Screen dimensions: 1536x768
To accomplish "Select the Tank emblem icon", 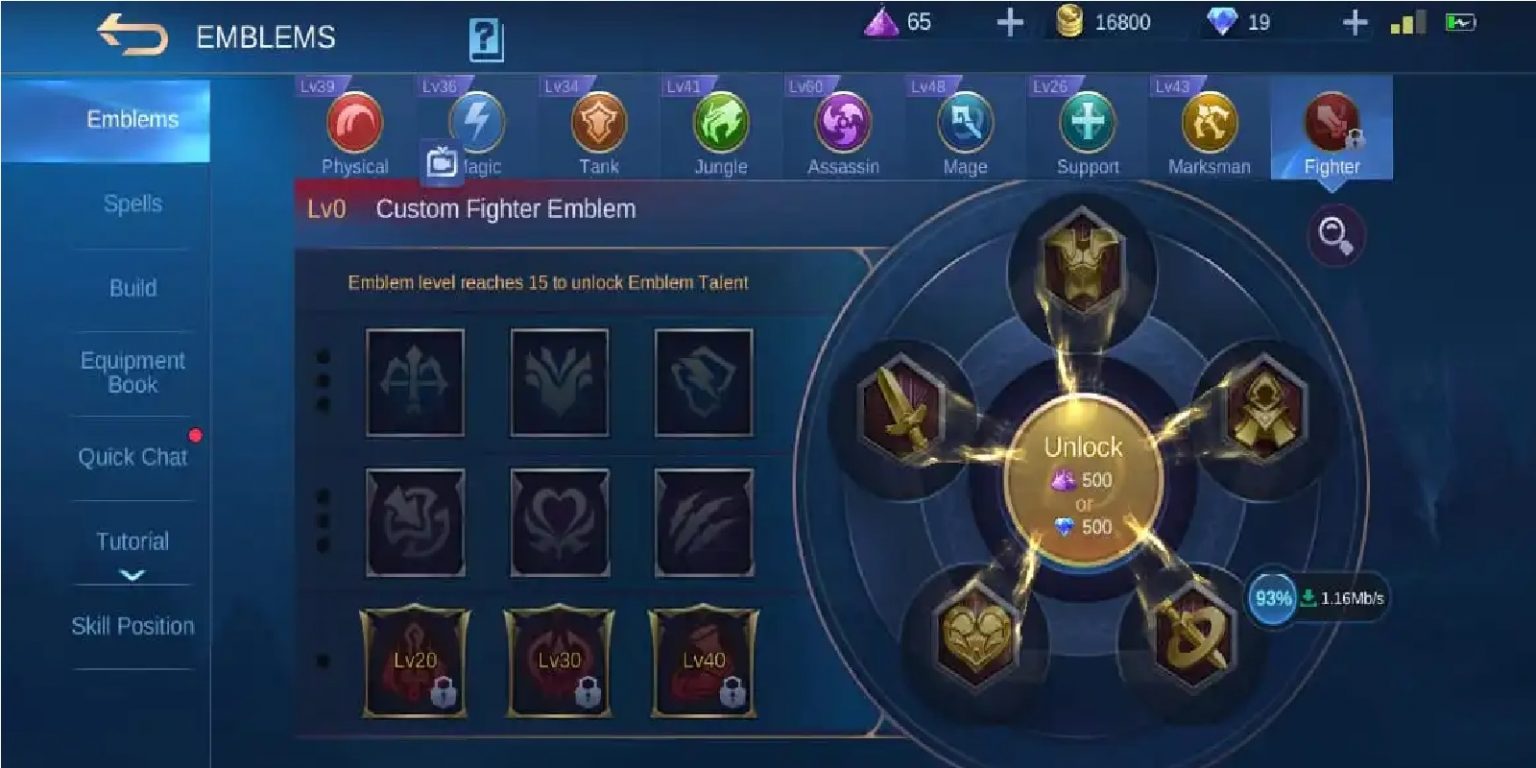I will [x=598, y=122].
